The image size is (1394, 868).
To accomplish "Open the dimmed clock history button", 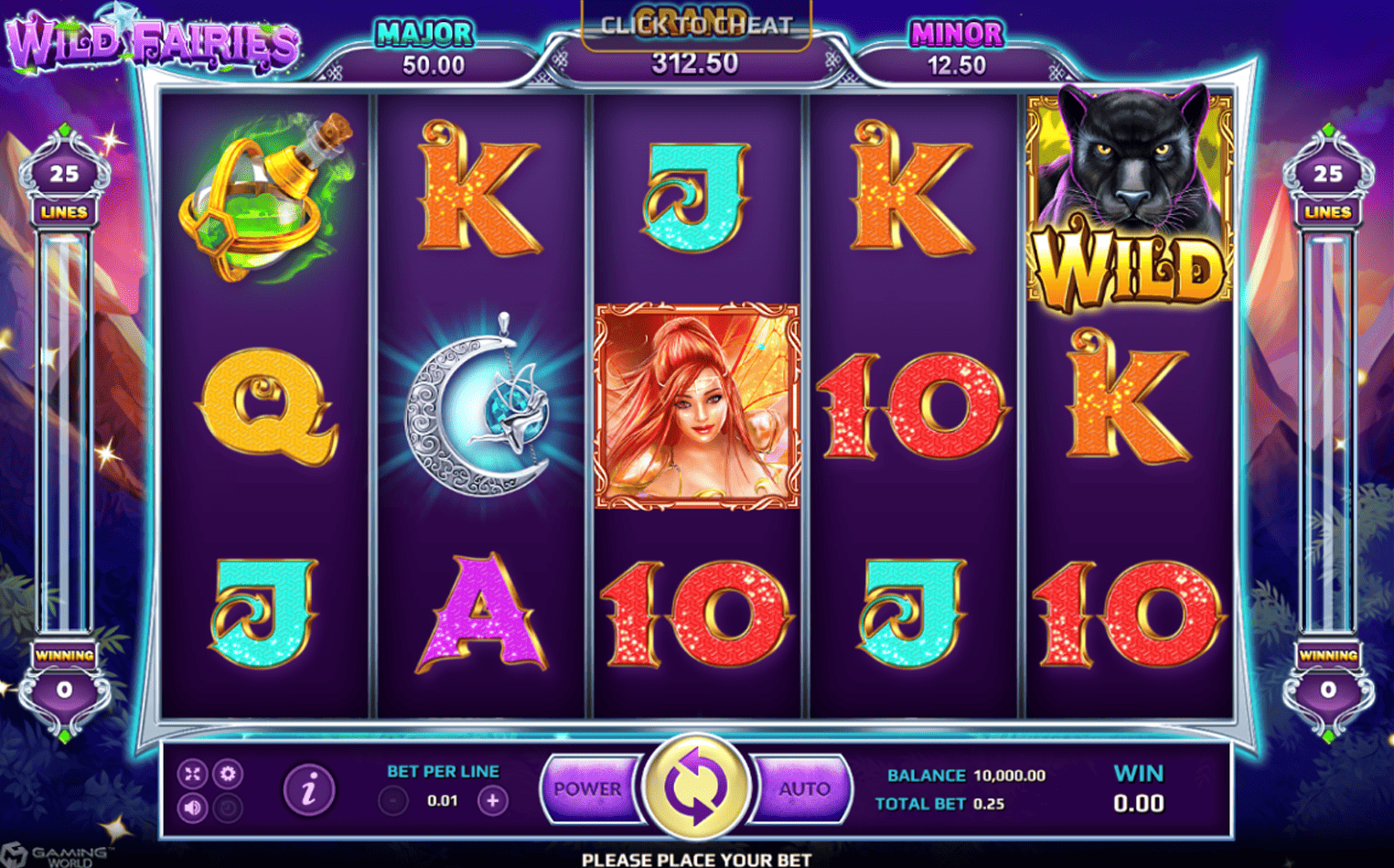I will pos(228,808).
